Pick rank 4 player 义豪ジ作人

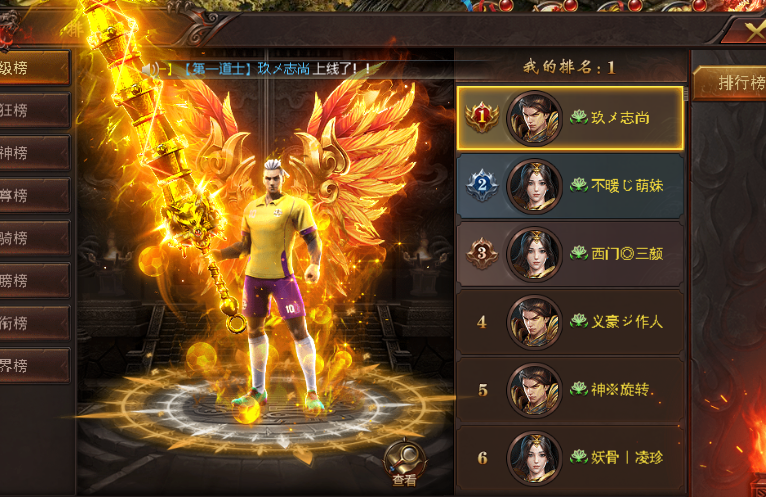click(x=570, y=322)
